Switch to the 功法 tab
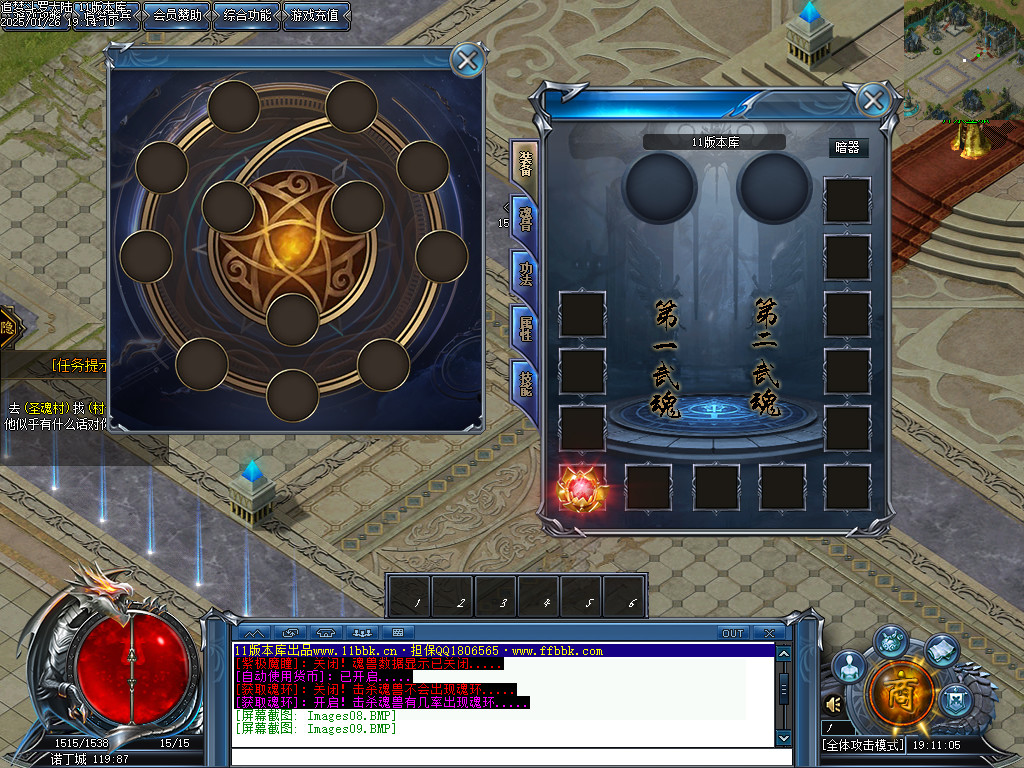This screenshot has width=1024, height=768. 525,272
